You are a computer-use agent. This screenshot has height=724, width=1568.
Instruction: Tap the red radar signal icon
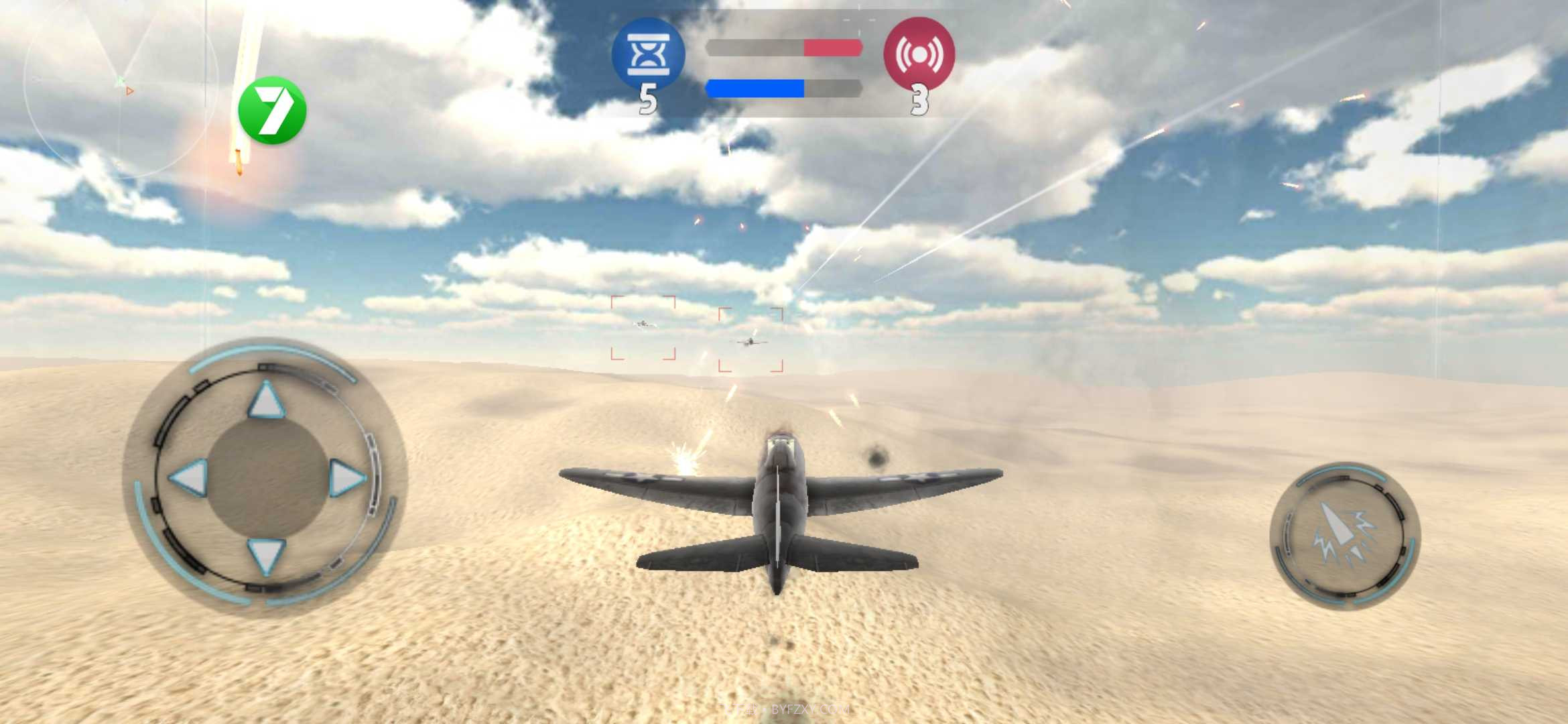pos(921,55)
